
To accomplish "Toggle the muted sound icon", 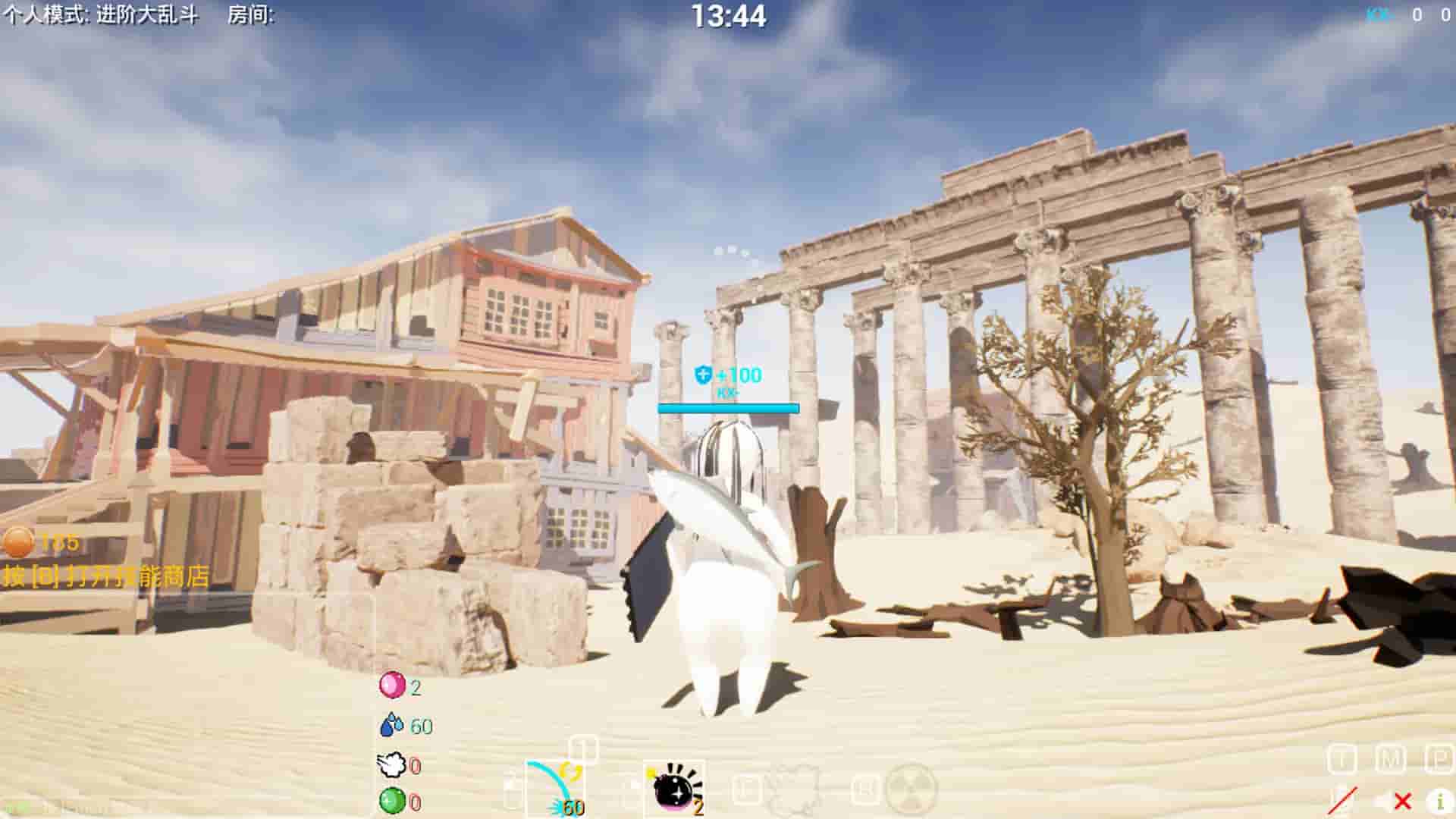I will (1392, 801).
